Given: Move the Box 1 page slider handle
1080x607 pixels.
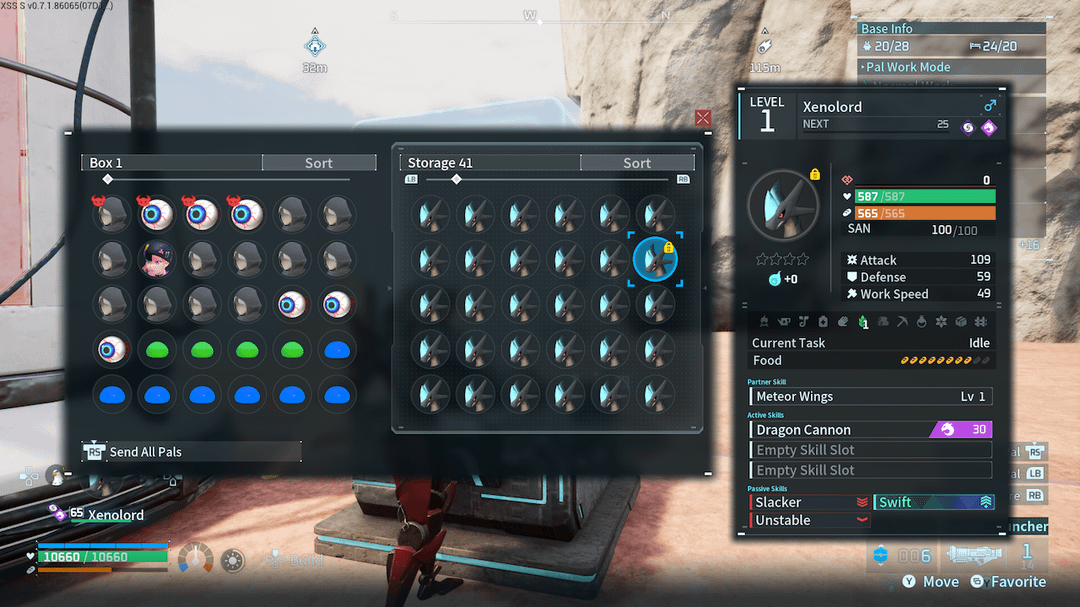Looking at the screenshot, I should 108,180.
